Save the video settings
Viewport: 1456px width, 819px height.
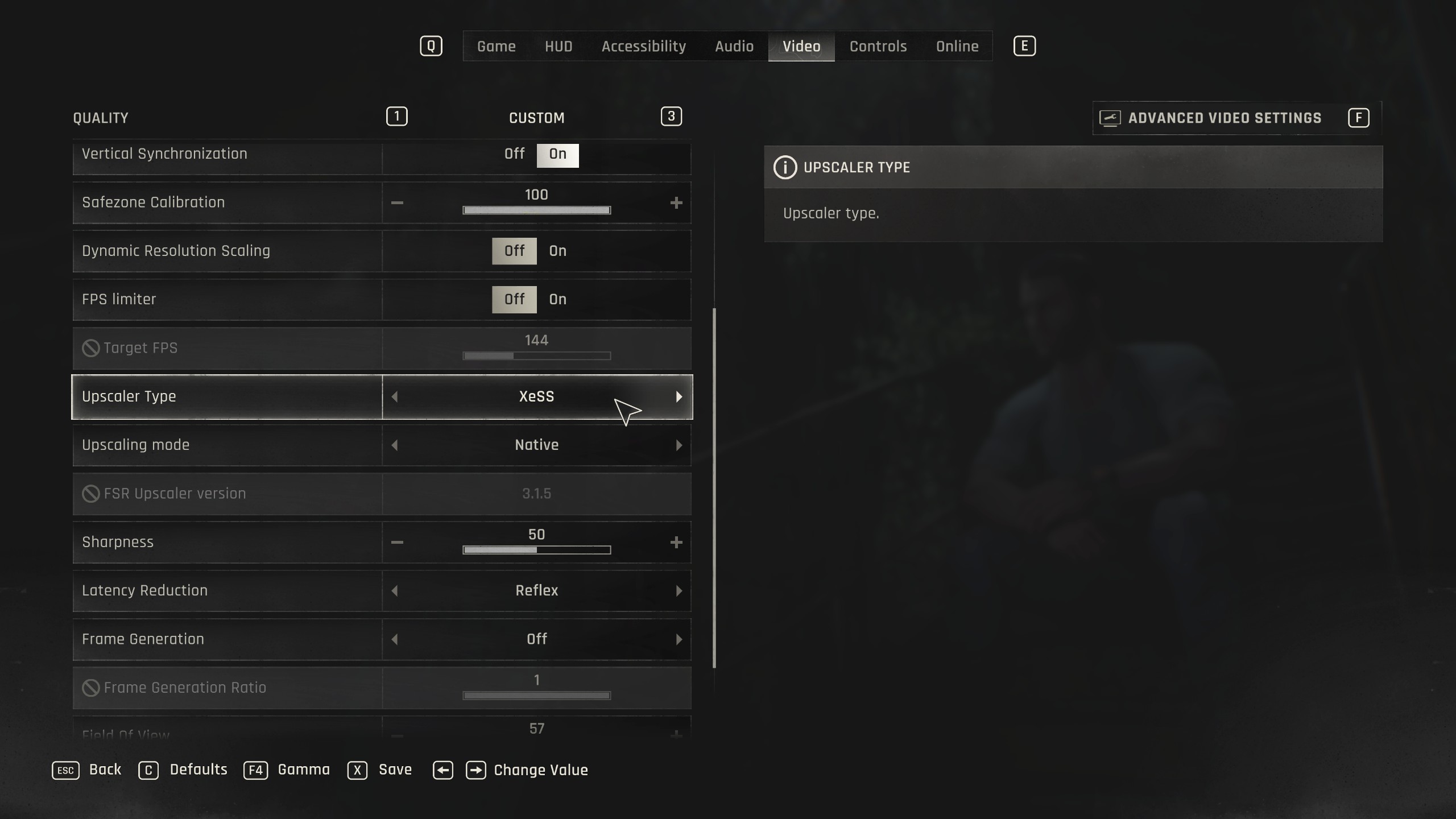pyautogui.click(x=395, y=770)
